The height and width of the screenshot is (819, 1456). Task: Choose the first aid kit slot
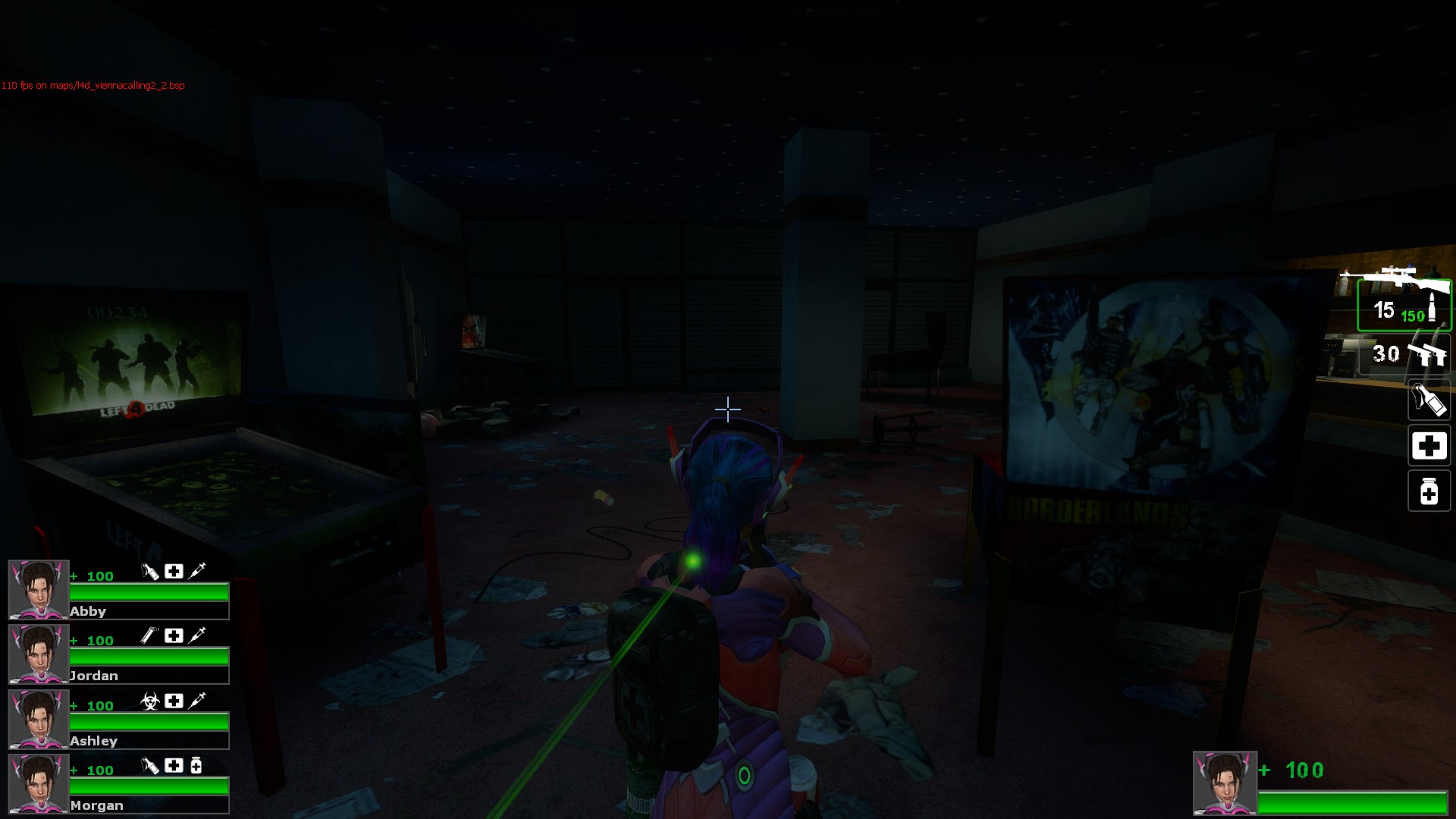coord(1429,446)
